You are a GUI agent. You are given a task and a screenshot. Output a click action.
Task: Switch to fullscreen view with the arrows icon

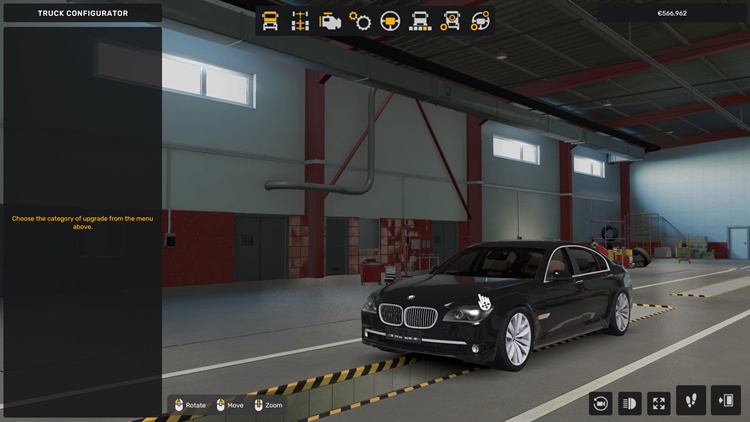click(x=659, y=403)
